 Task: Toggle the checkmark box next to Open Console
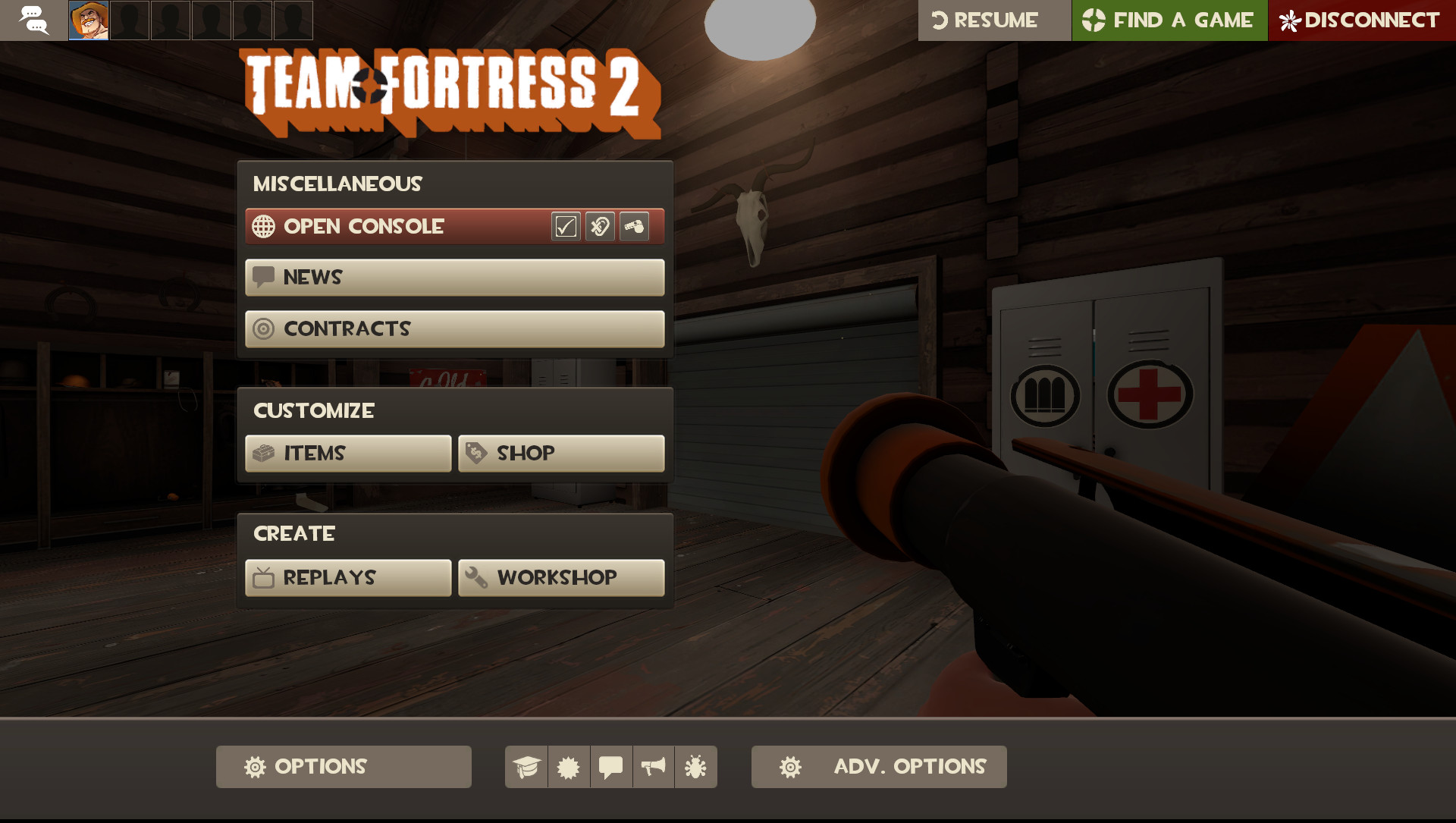point(564,226)
